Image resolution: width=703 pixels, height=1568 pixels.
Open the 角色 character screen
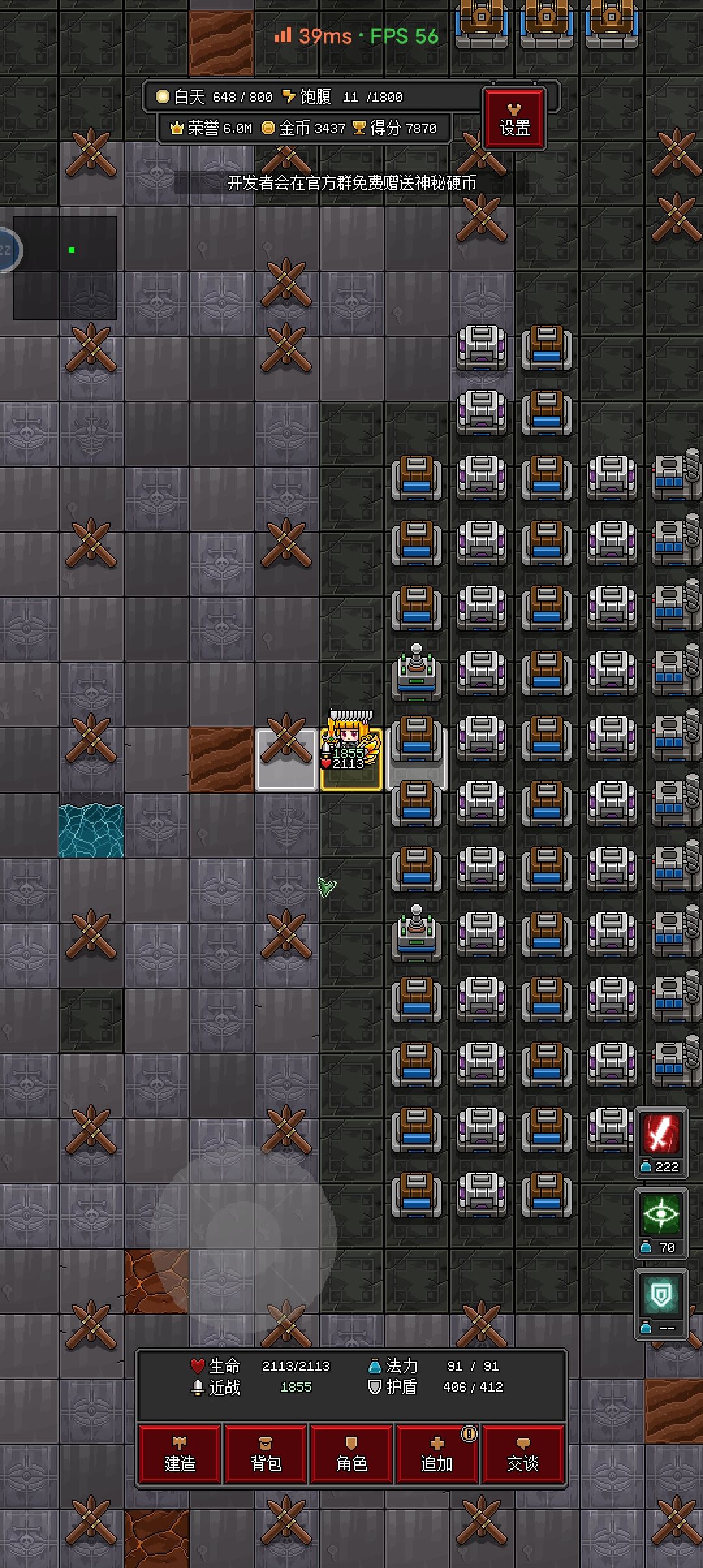[x=351, y=1455]
